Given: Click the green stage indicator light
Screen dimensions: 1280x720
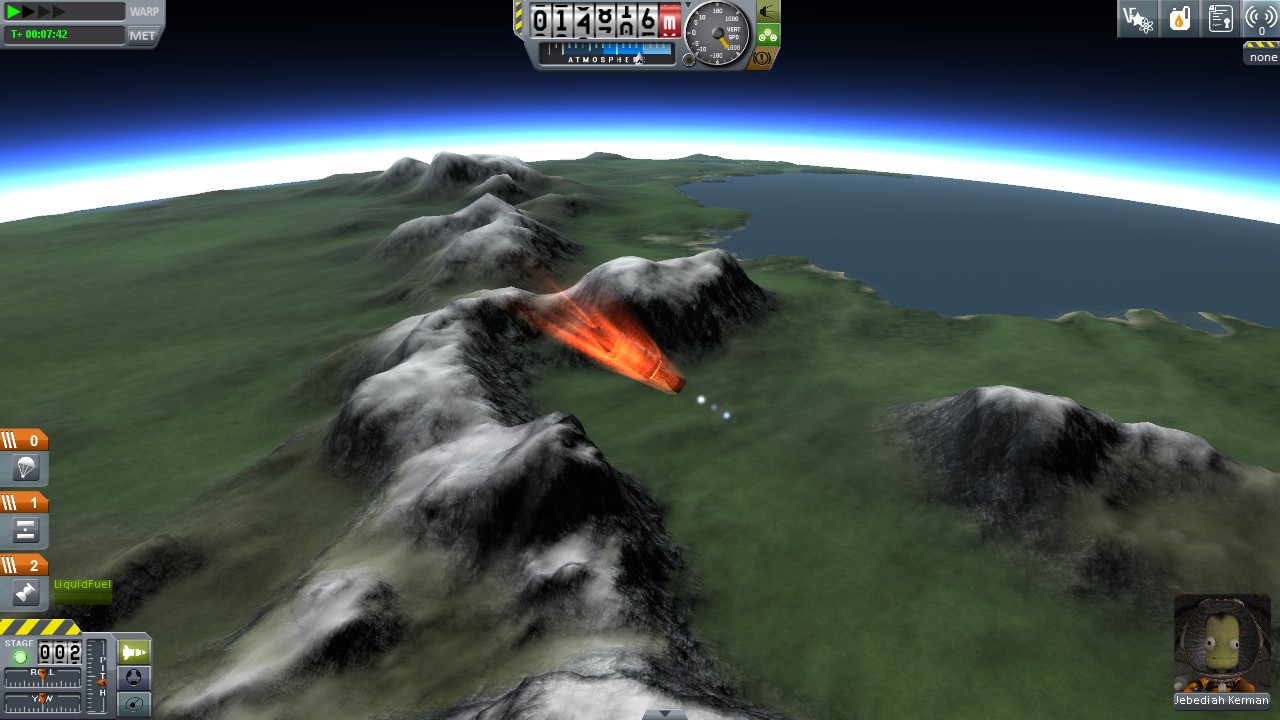Looking at the screenshot, I should 19,657.
